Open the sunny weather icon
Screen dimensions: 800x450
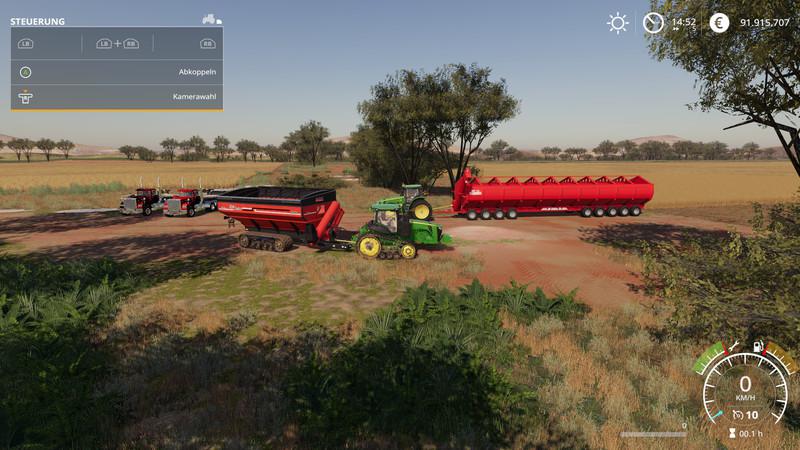click(618, 22)
